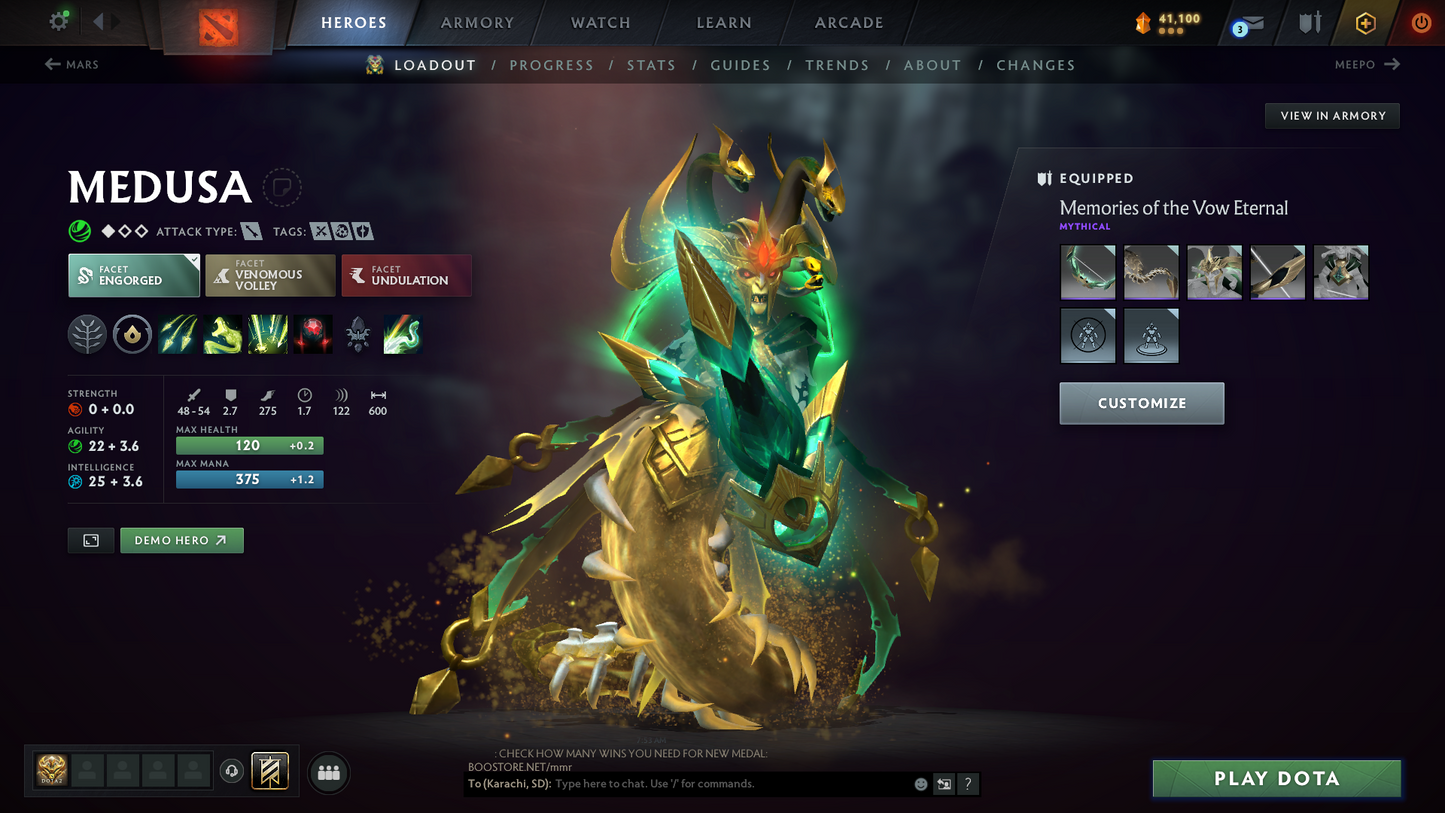Open the armory shield-and-sword icon in top bar

coord(1308,22)
